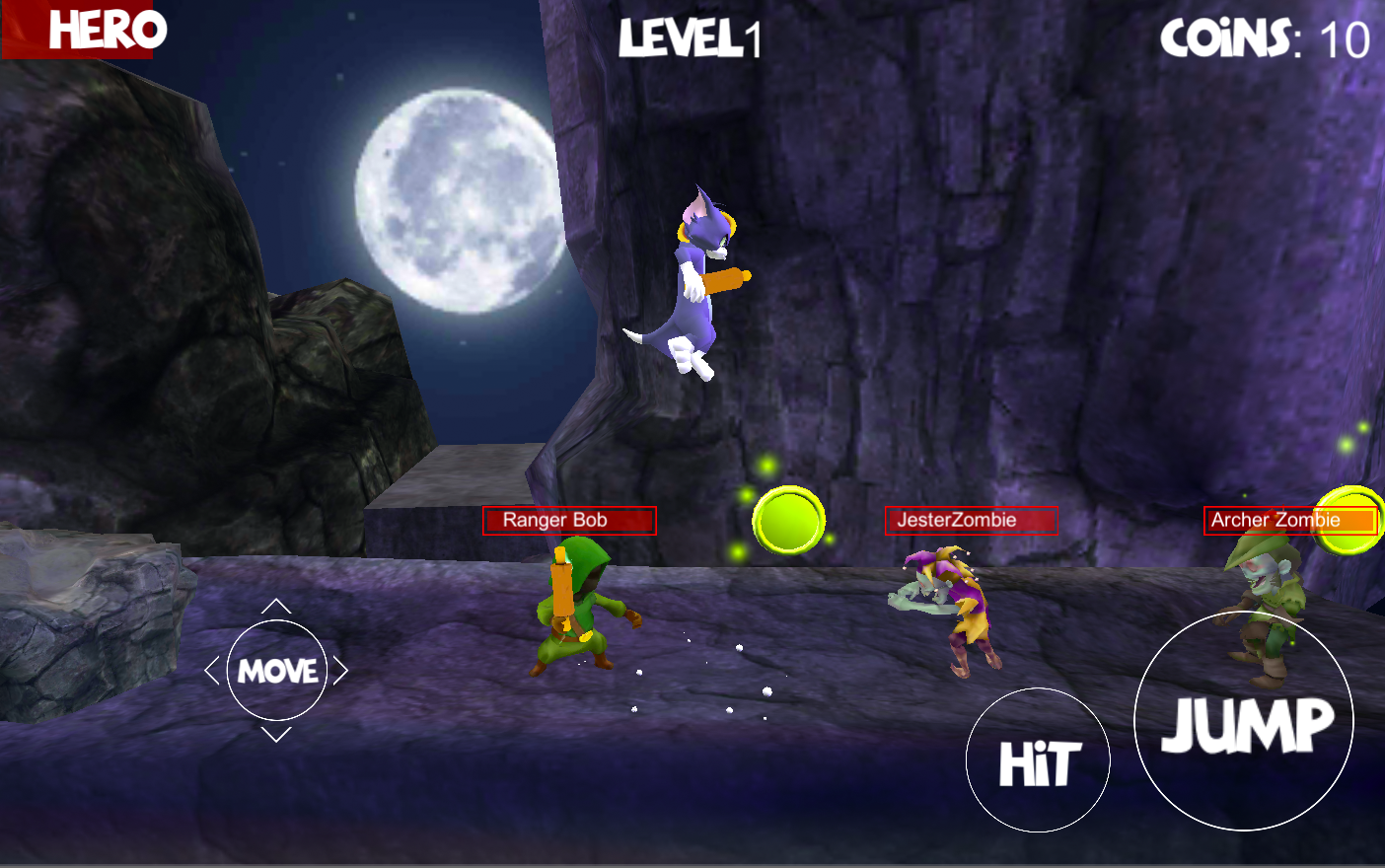
Task: Tap the HERO button in top-left corner
Action: tap(79, 30)
